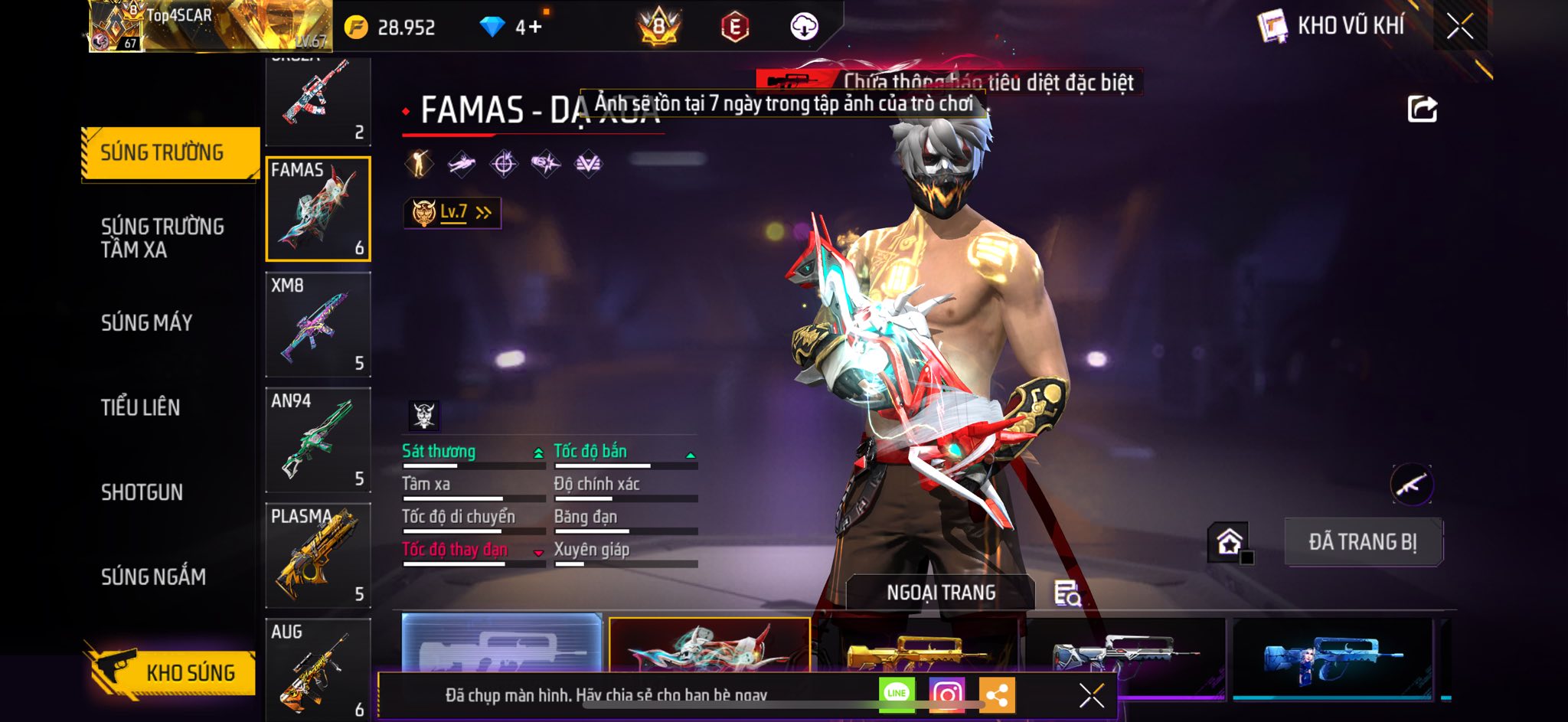Choose the Tiểu Liên category

[141, 407]
